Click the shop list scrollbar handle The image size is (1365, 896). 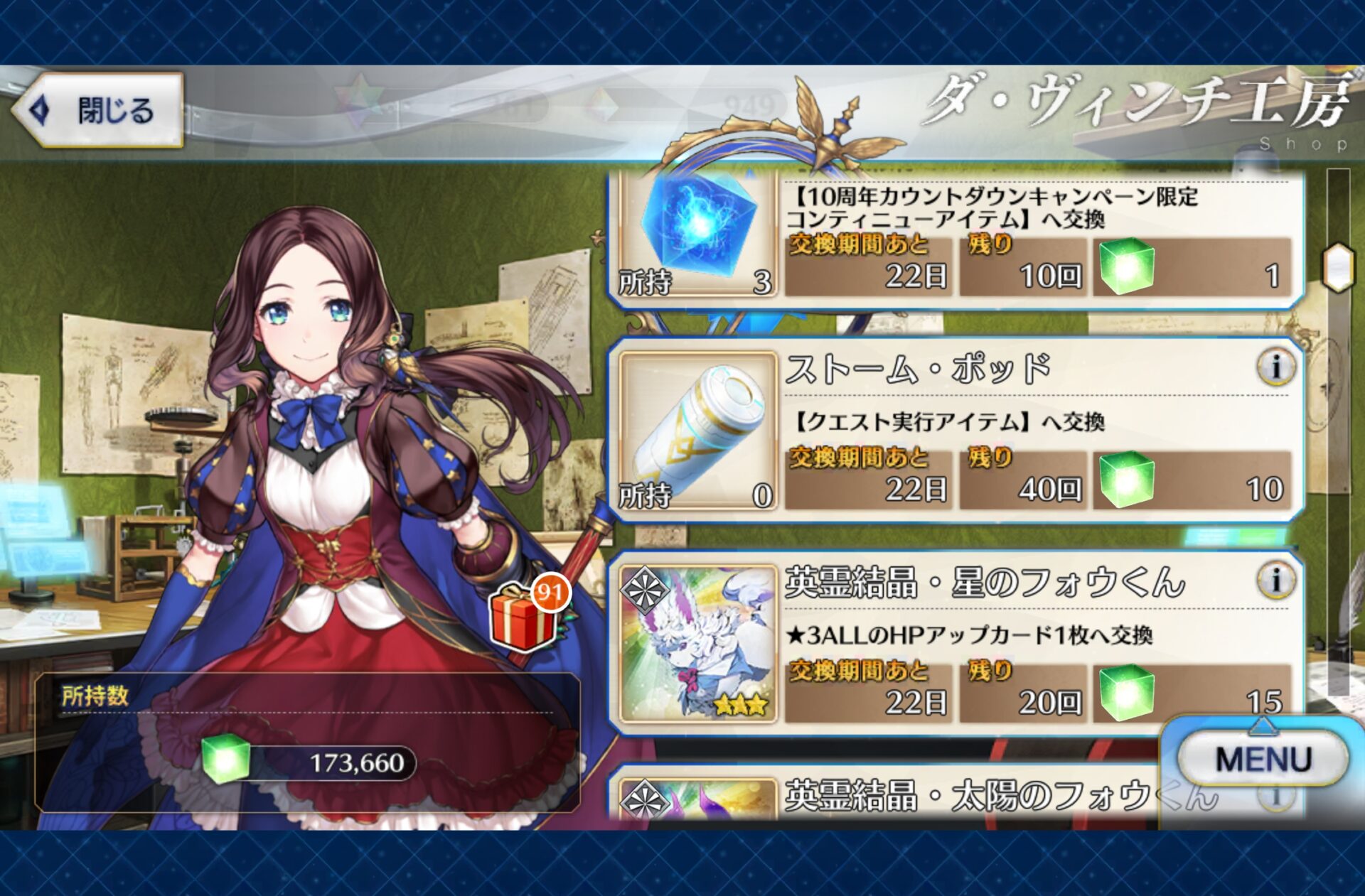[1338, 267]
